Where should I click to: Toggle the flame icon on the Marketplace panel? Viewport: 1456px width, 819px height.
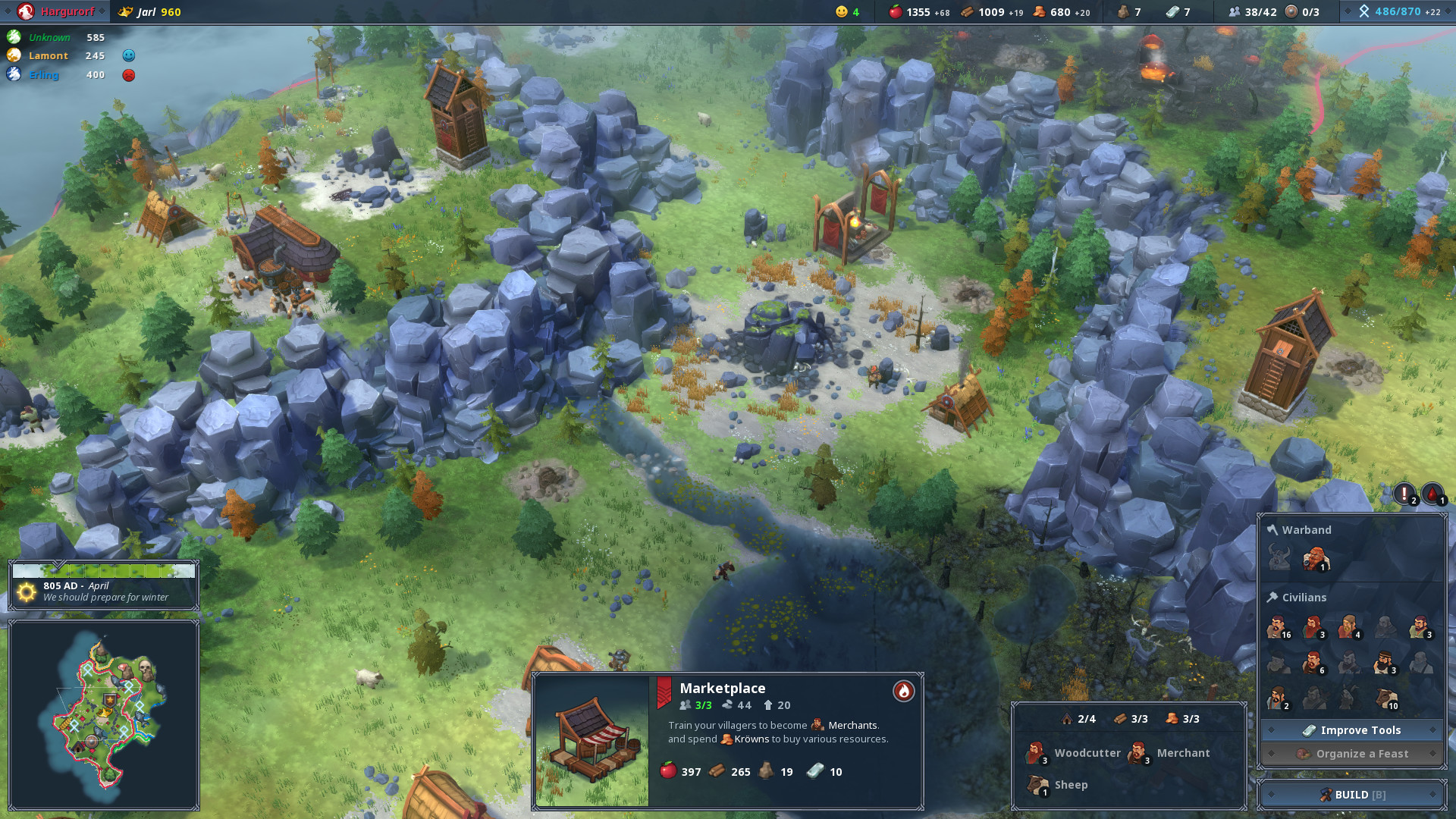[x=903, y=692]
